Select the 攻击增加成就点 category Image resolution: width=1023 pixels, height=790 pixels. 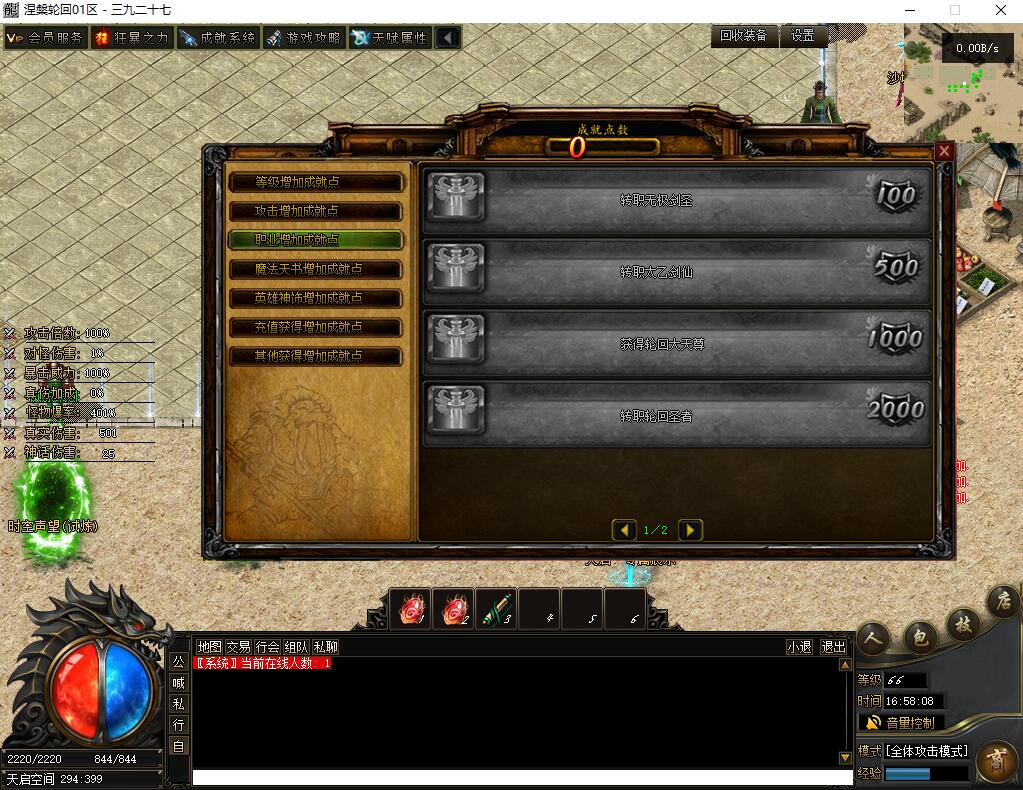pos(315,212)
